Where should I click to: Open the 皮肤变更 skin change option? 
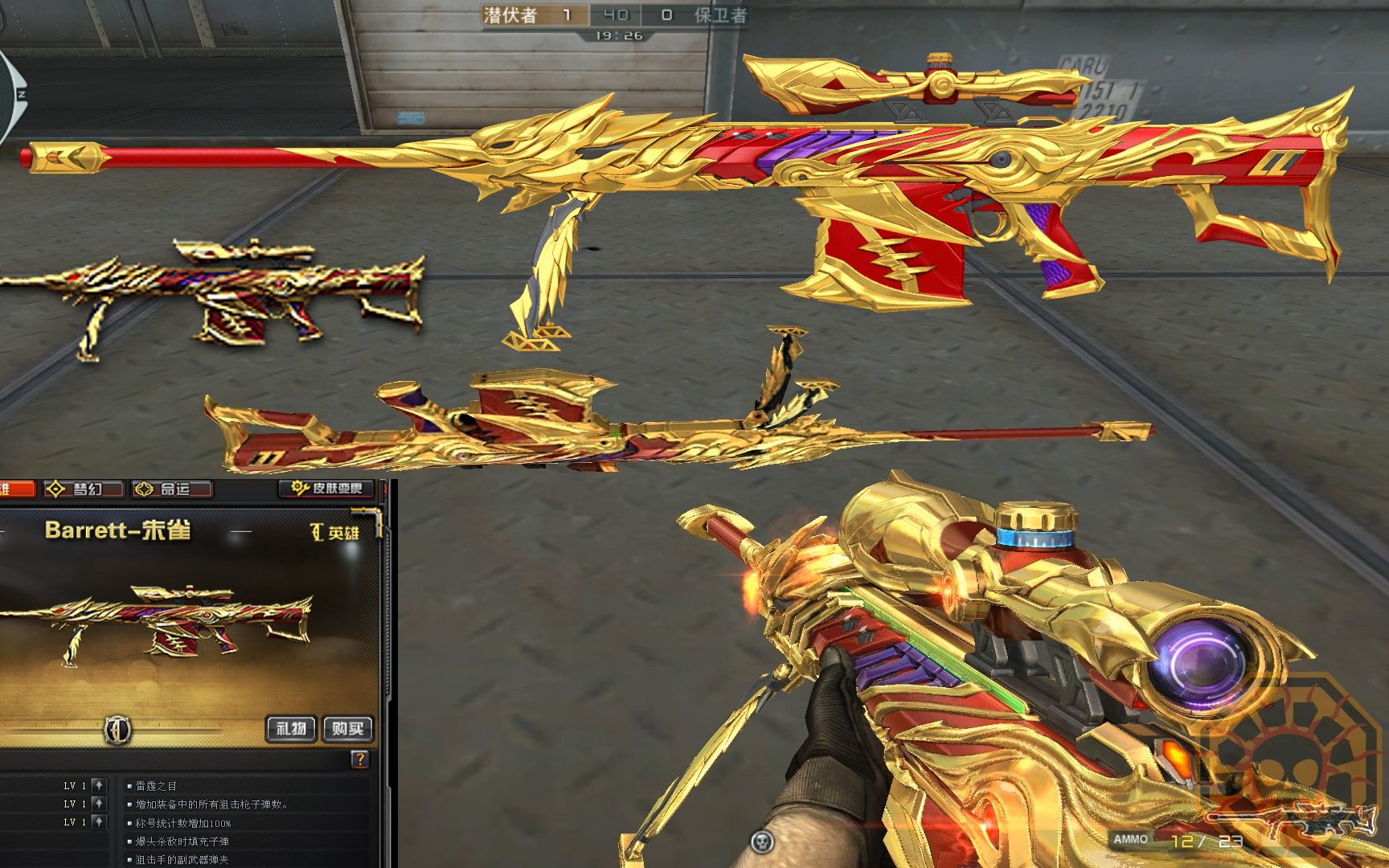click(328, 488)
